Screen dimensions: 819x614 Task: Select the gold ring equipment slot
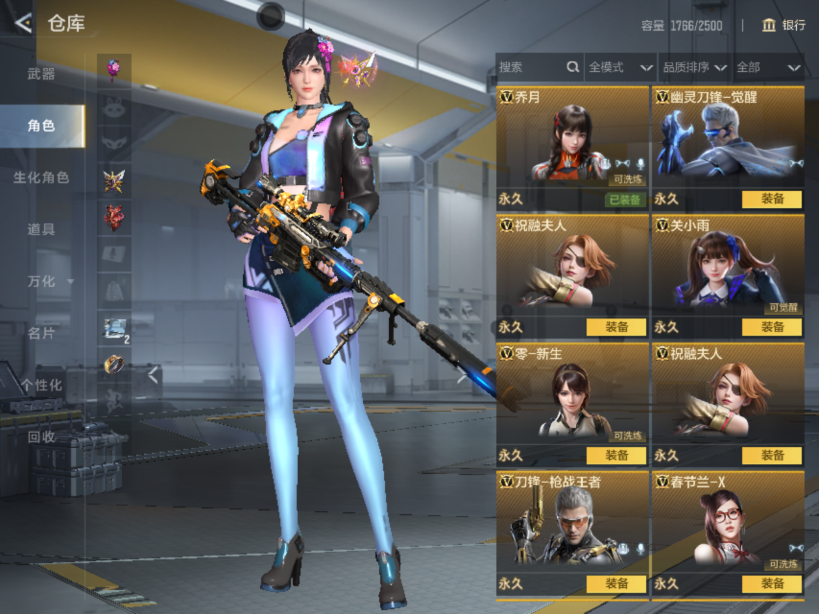(114, 364)
